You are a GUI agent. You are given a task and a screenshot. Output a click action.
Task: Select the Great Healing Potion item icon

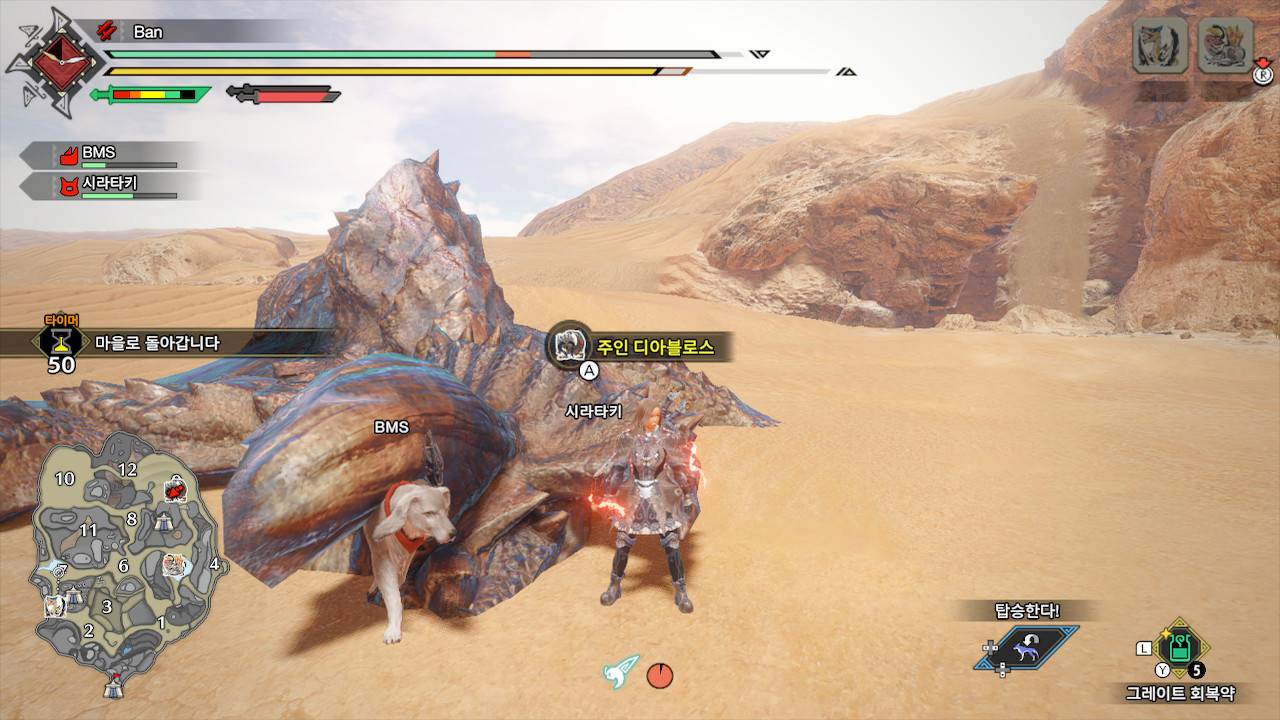1180,647
